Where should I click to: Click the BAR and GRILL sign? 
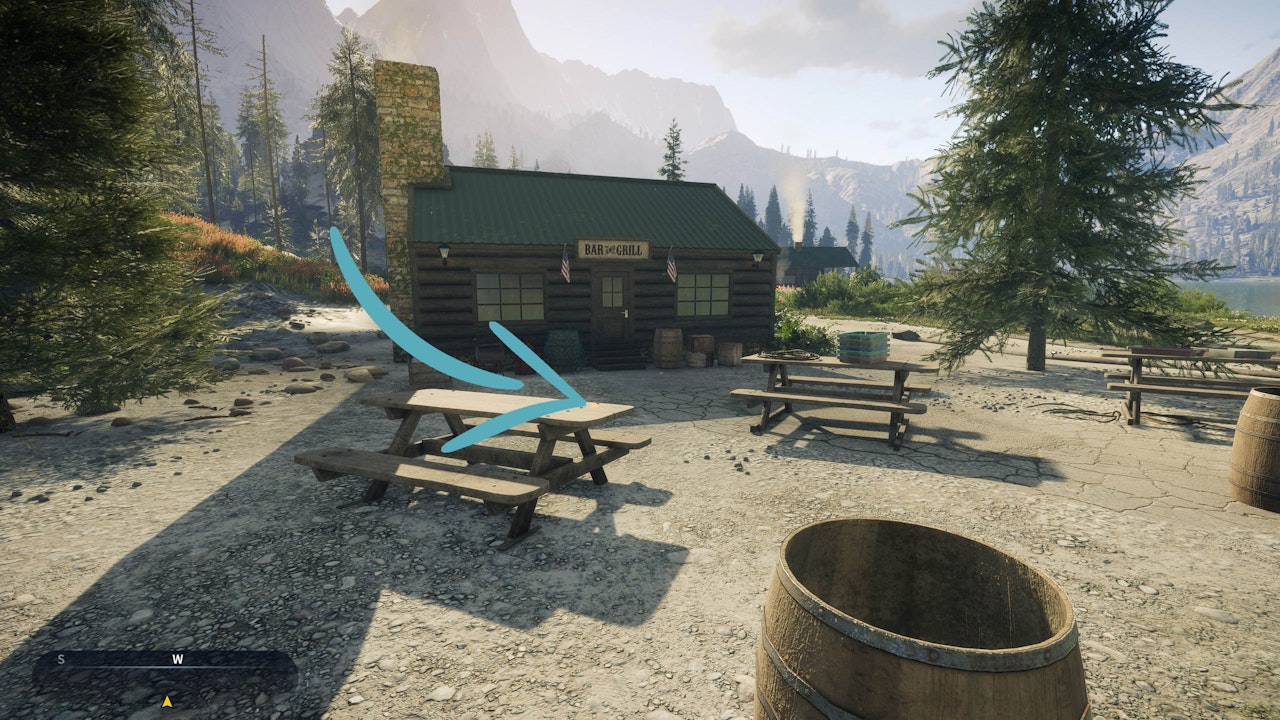tap(613, 249)
